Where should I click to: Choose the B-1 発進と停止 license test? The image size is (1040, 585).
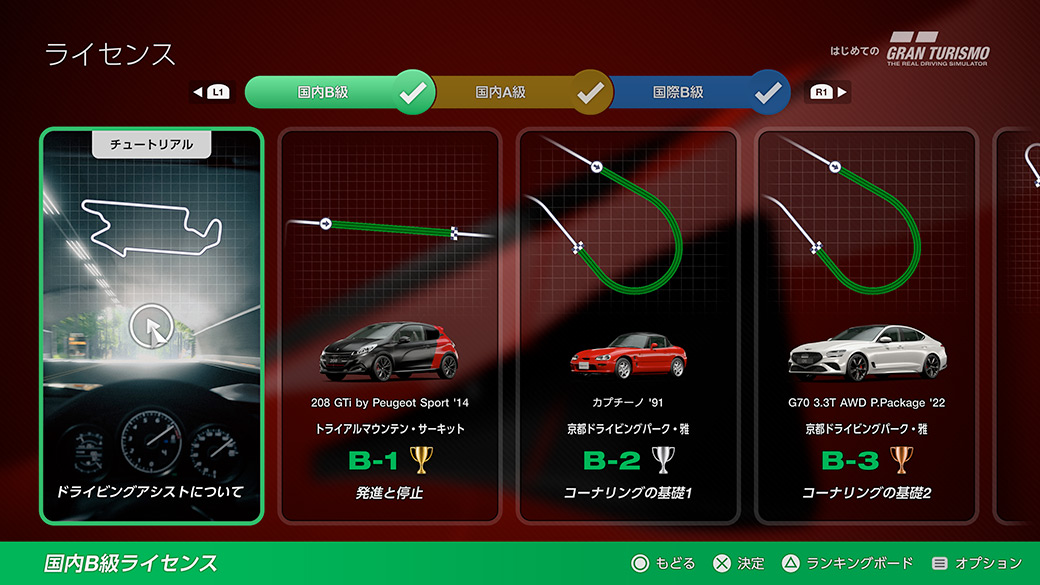click(389, 326)
